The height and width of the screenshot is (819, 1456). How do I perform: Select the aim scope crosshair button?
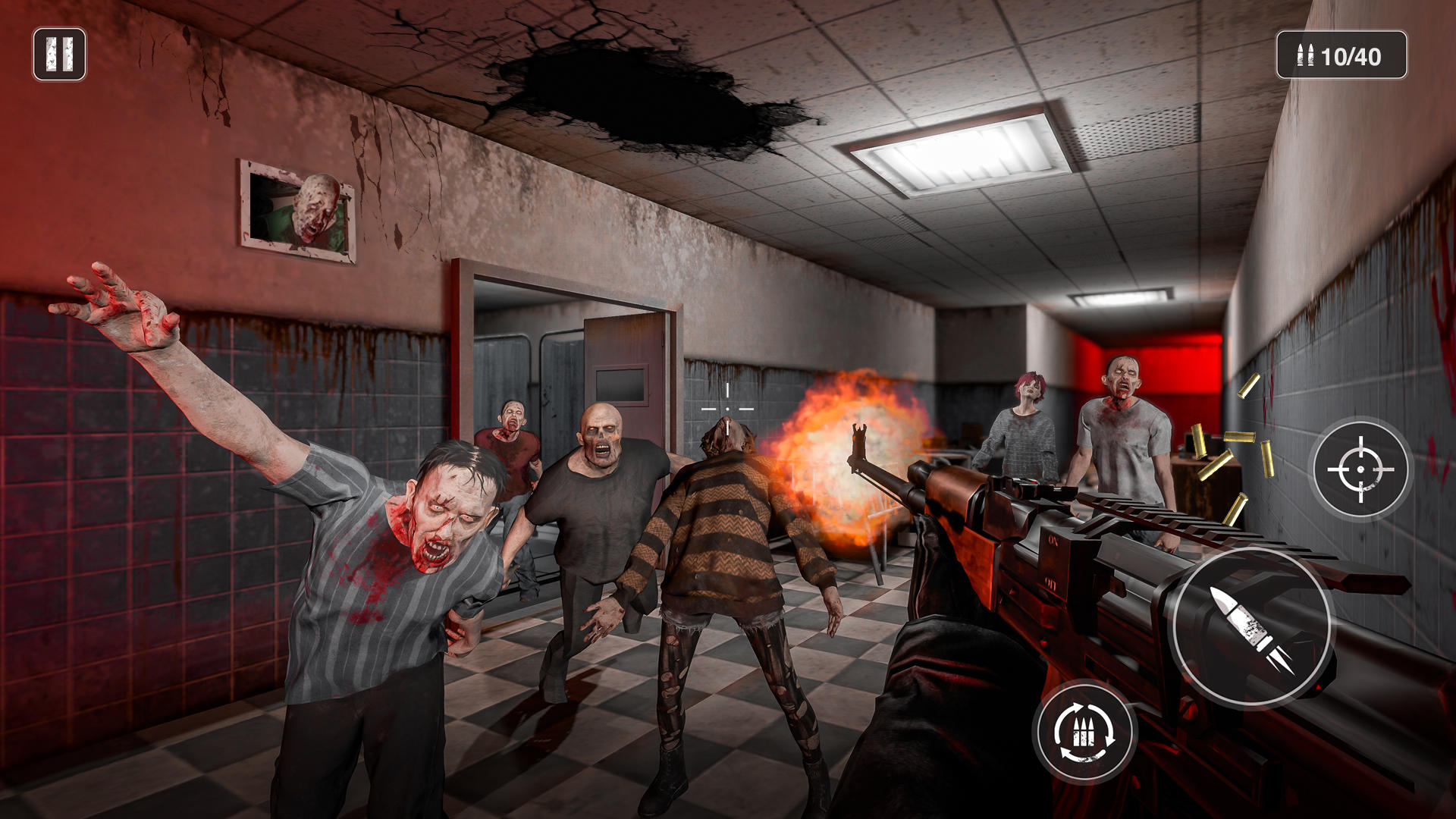tap(1360, 468)
